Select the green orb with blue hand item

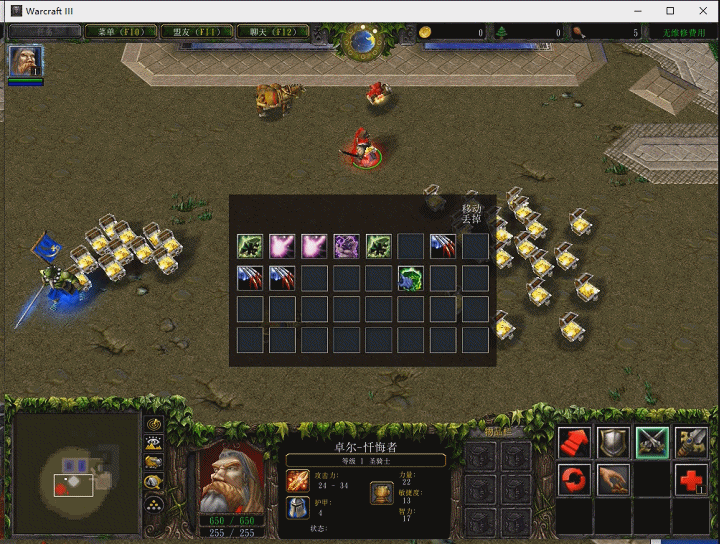(x=411, y=278)
